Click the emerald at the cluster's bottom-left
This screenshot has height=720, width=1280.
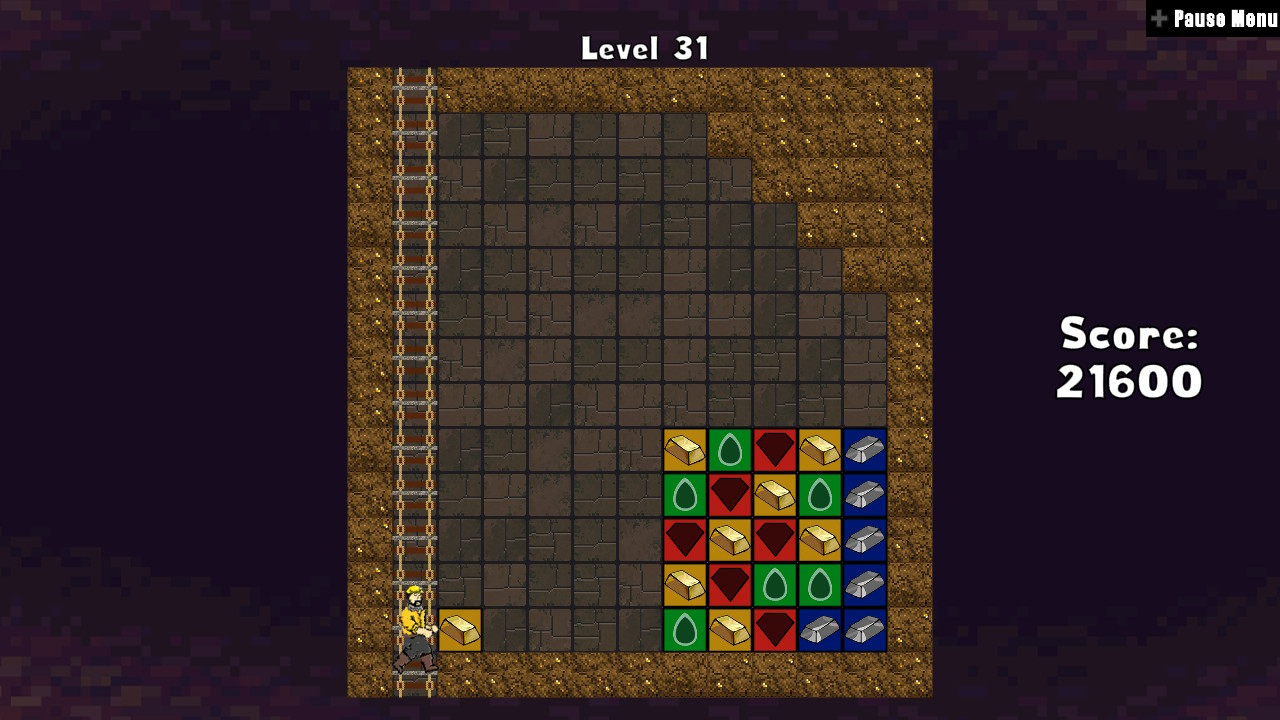(x=686, y=628)
